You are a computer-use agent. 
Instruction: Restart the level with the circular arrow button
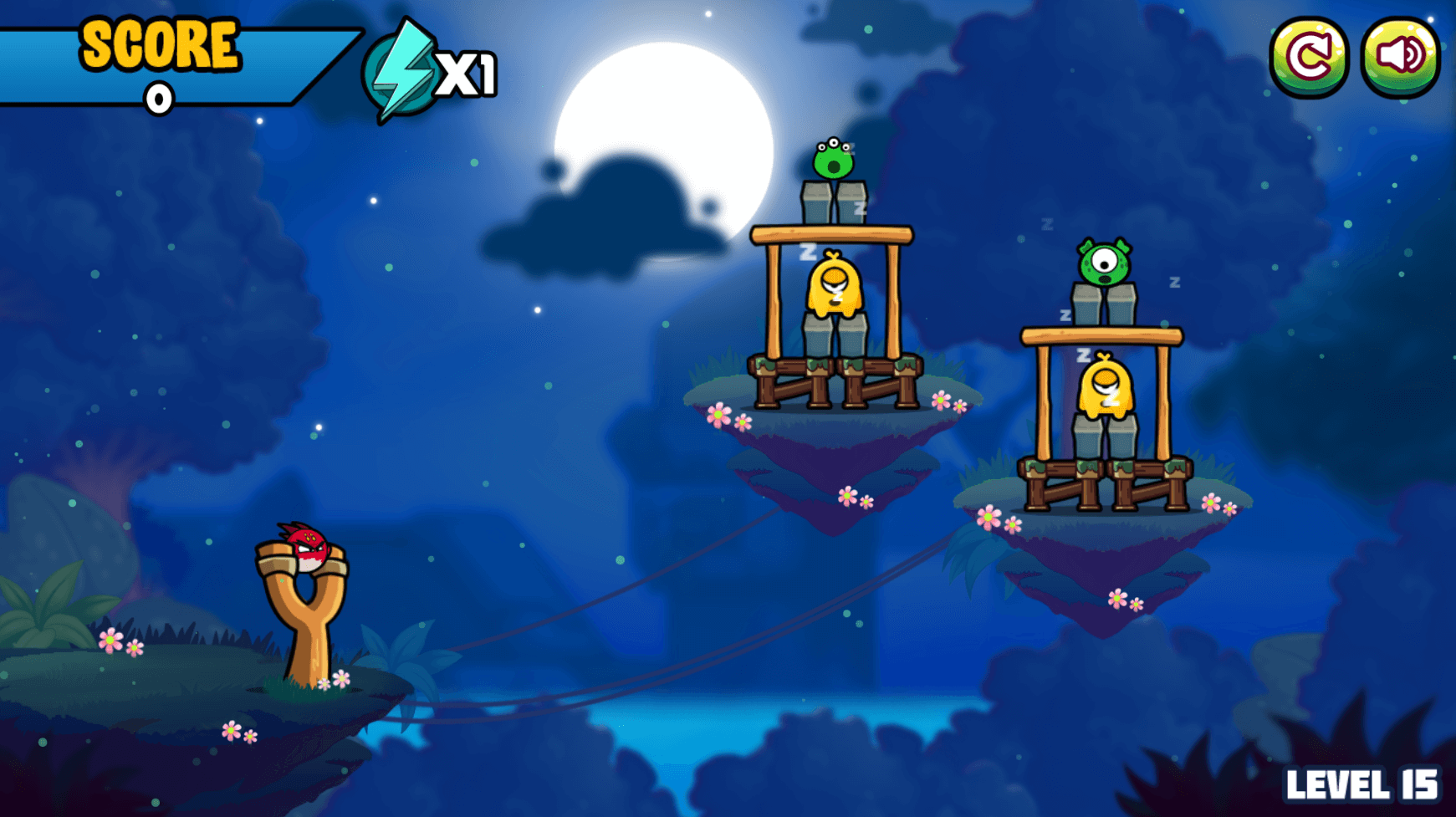click(1309, 57)
